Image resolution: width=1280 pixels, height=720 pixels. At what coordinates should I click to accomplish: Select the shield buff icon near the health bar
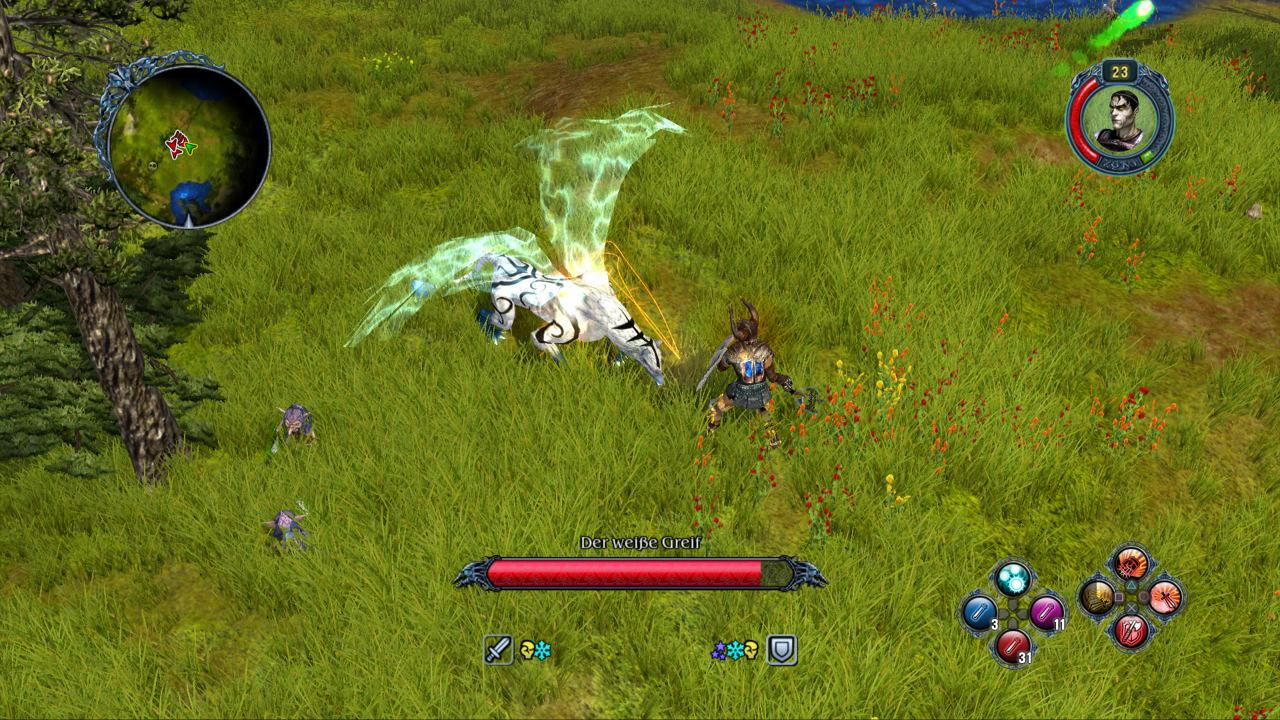[782, 649]
